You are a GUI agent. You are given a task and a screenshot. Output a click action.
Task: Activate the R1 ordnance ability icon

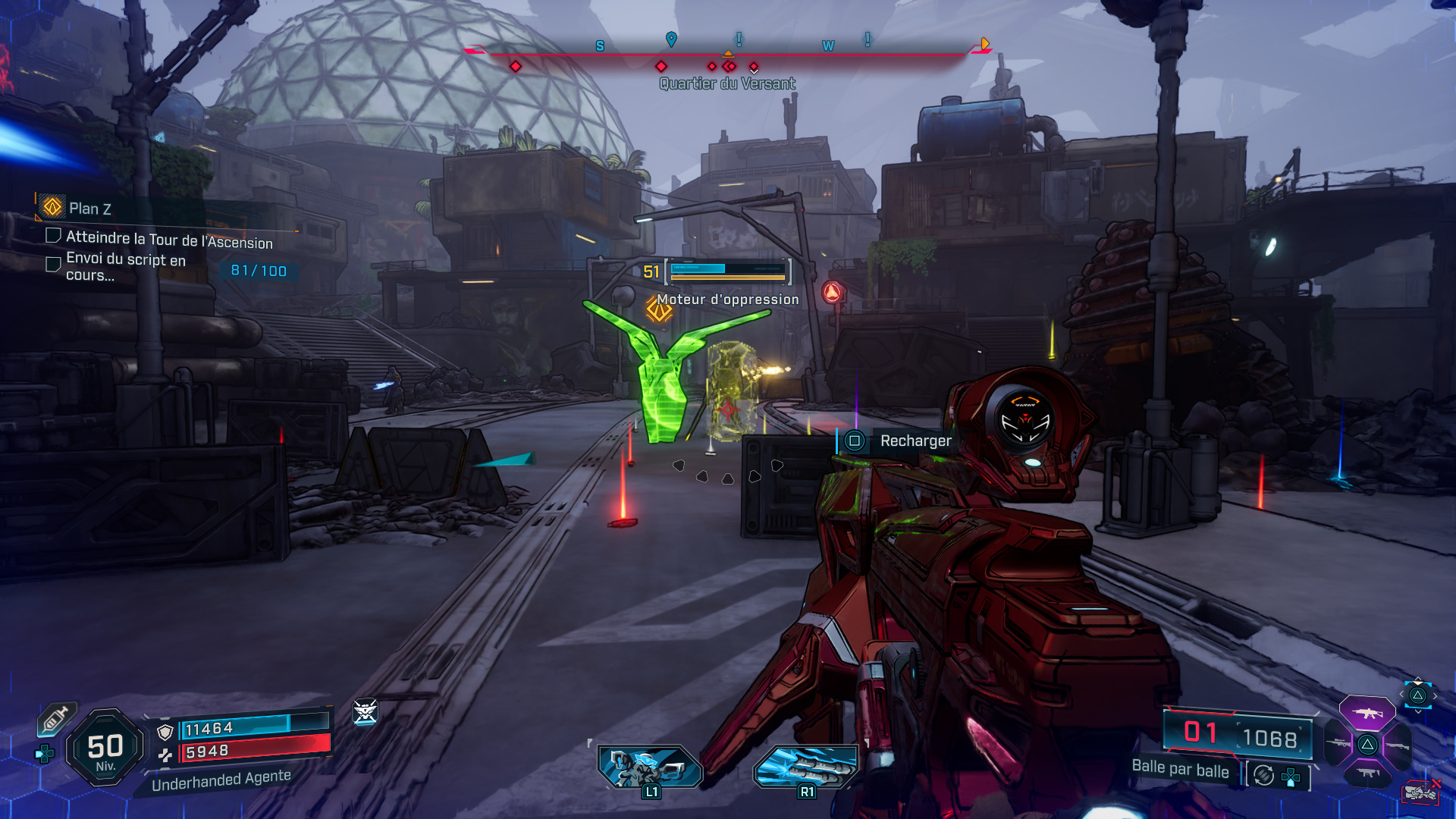coord(806,767)
